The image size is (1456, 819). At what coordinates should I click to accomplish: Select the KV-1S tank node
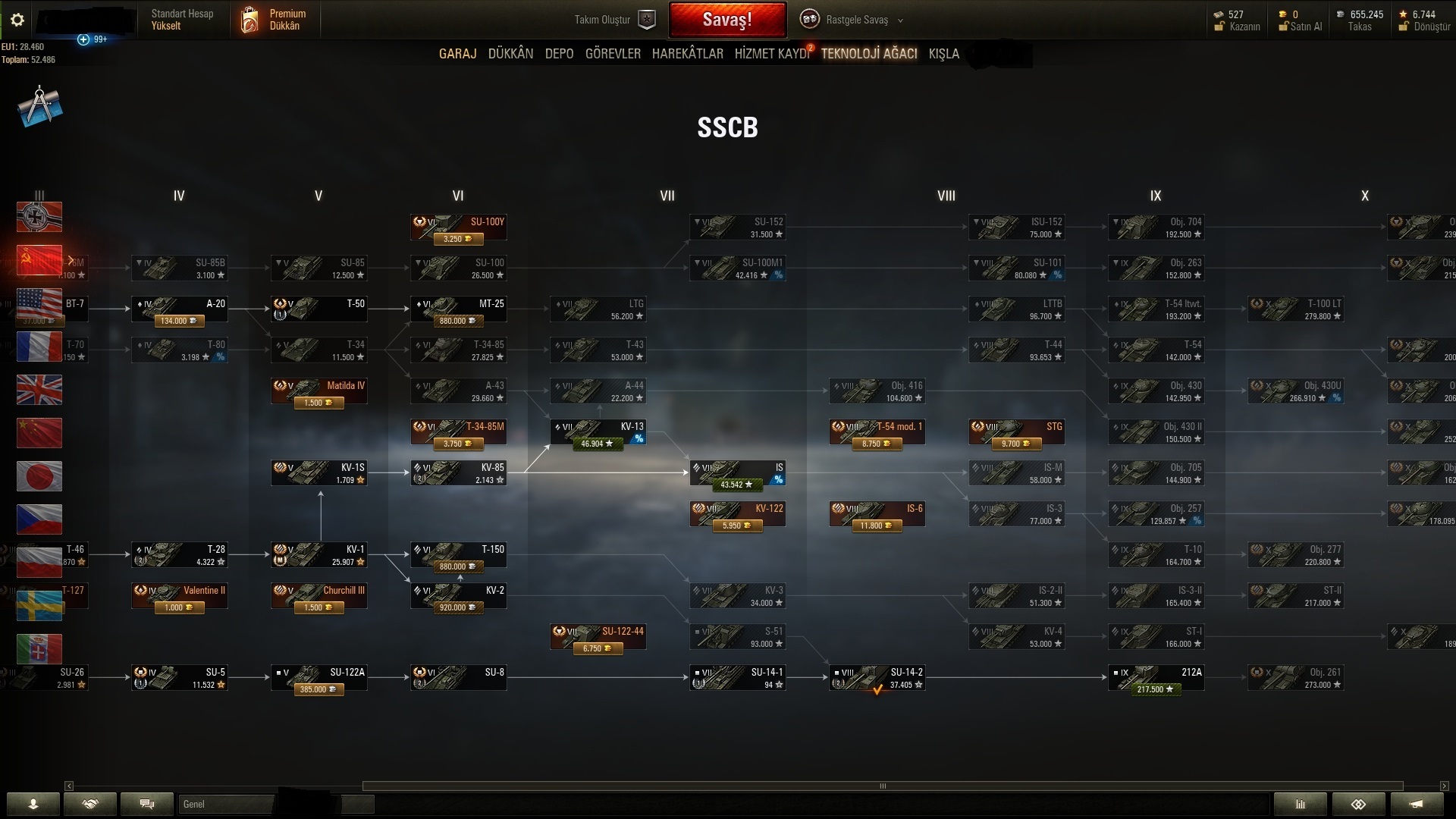(x=319, y=473)
